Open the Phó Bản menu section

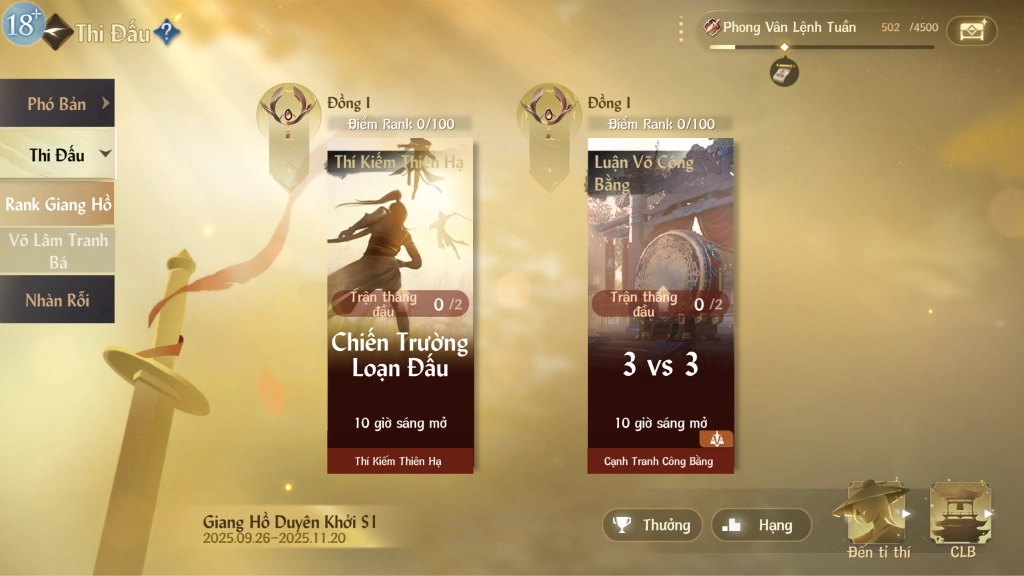click(x=57, y=103)
